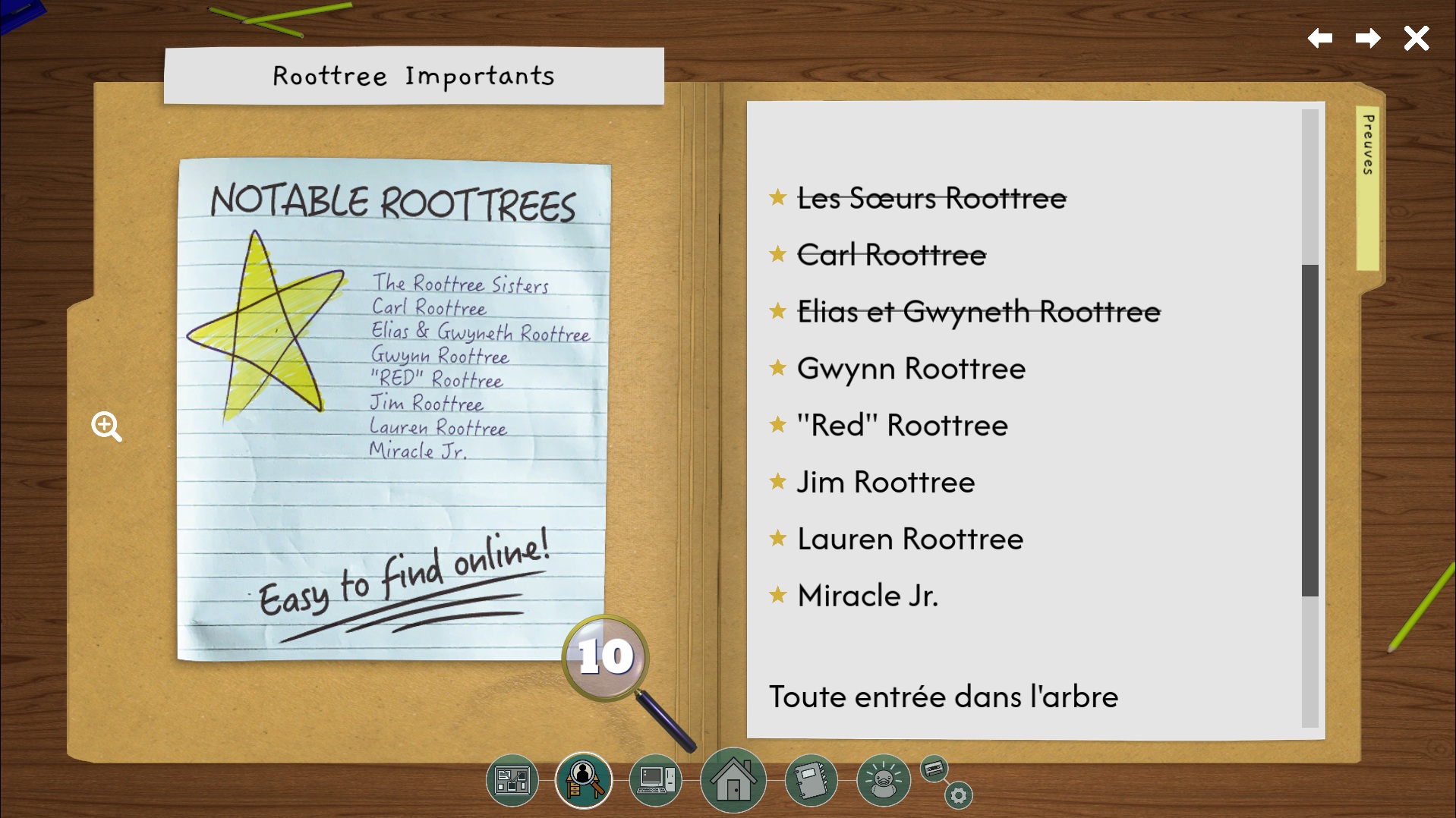
Task: Click the scrollbar on the list panel
Action: point(1309,429)
